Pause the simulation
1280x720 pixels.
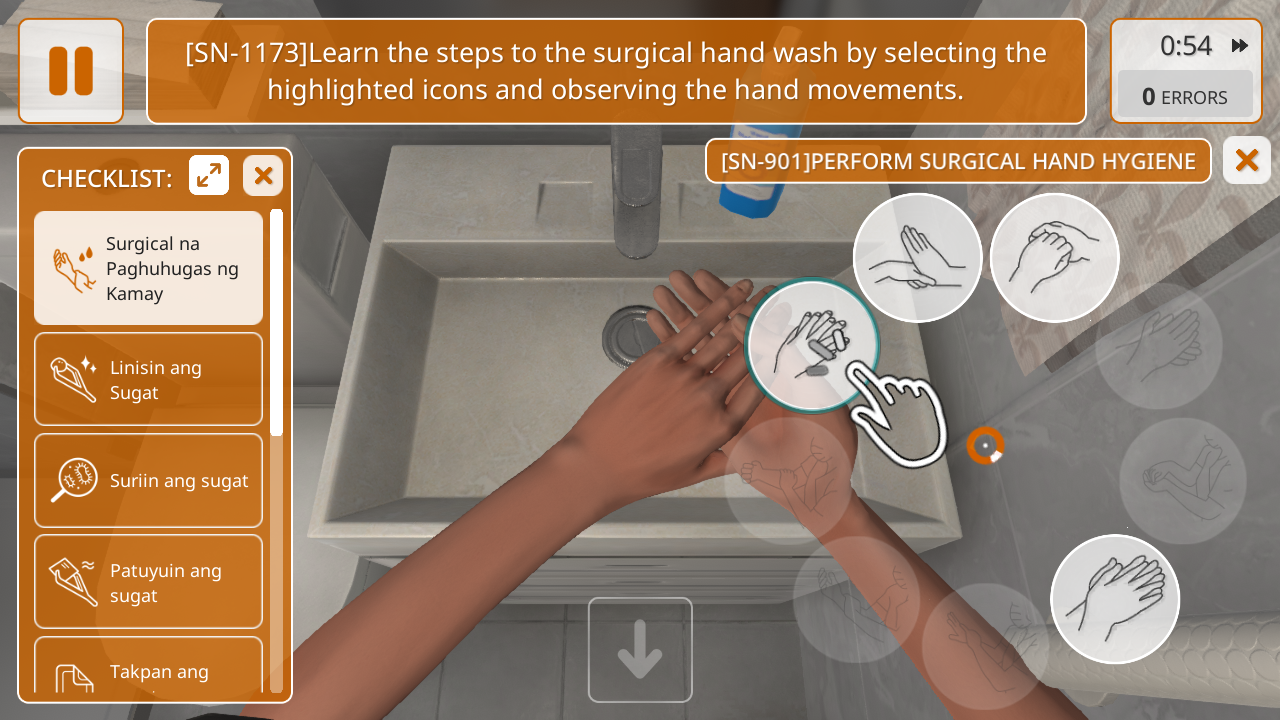71,71
